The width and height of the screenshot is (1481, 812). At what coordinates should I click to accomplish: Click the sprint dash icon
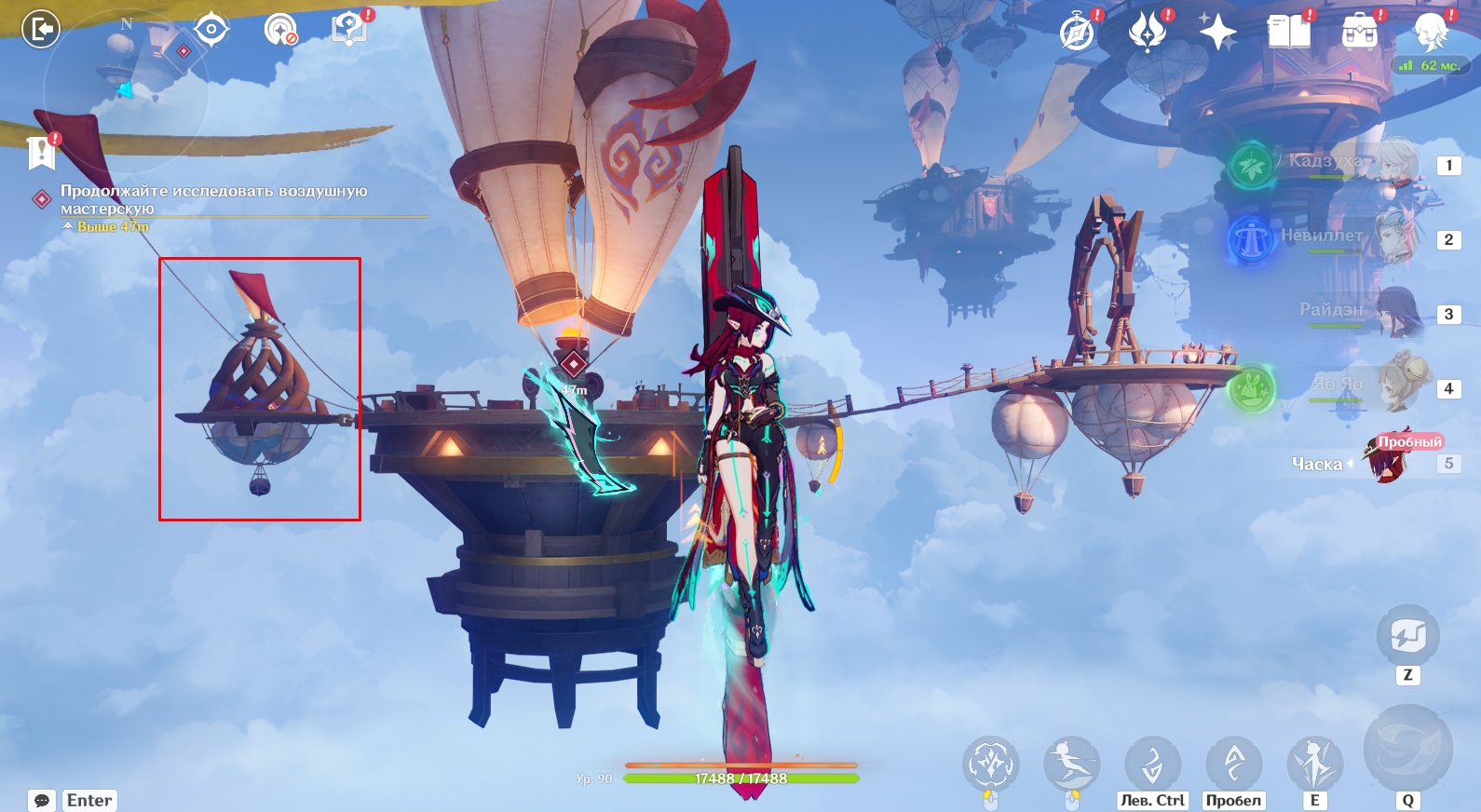tap(1071, 765)
